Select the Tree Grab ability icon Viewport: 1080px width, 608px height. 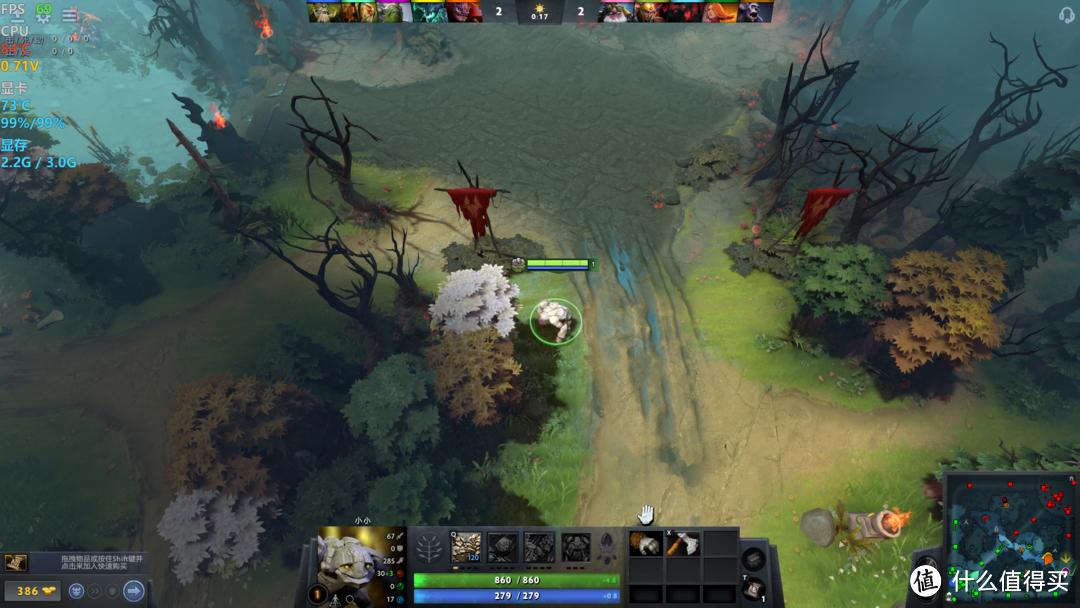[x=539, y=546]
